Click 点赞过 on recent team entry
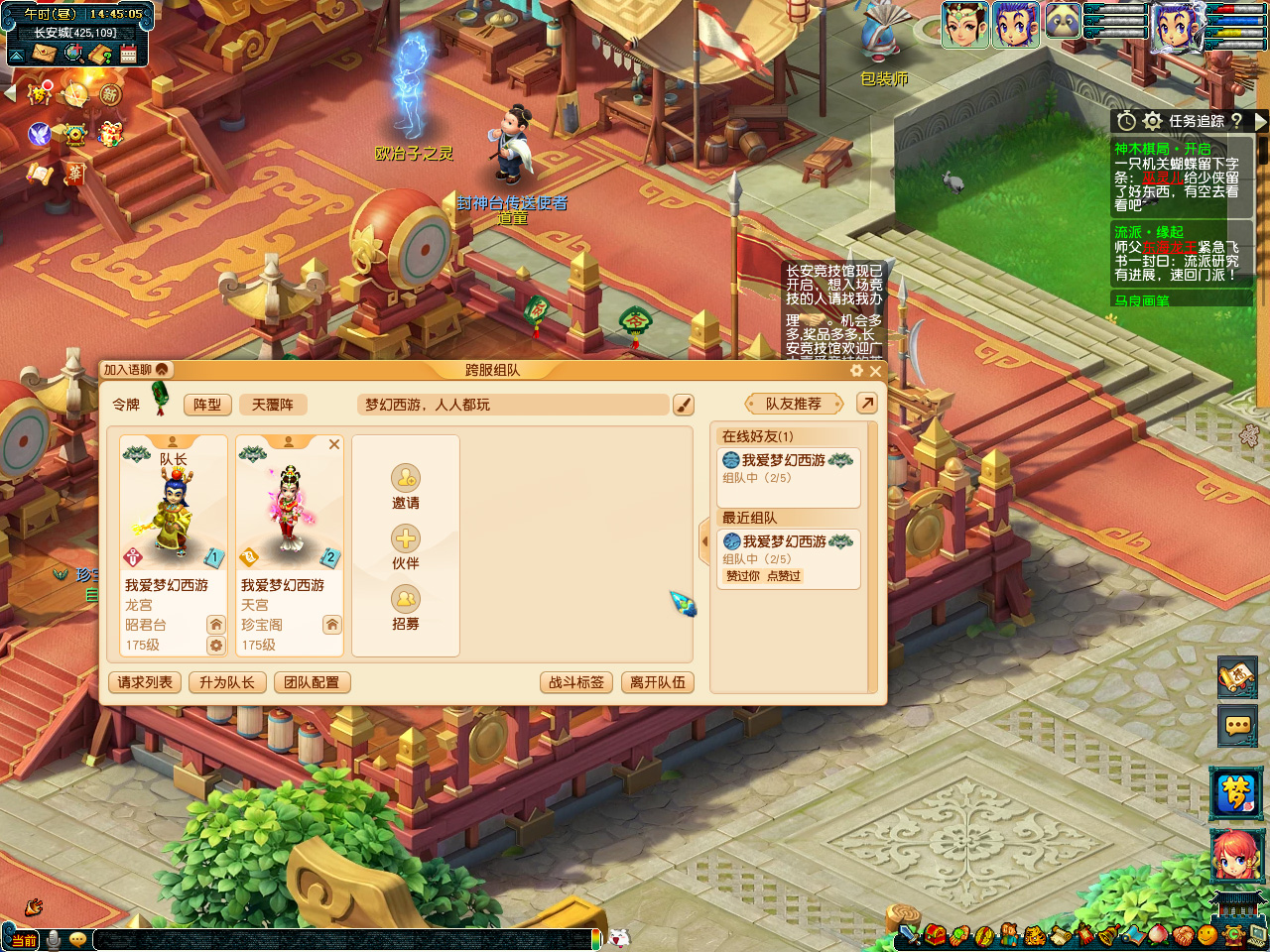 (784, 576)
